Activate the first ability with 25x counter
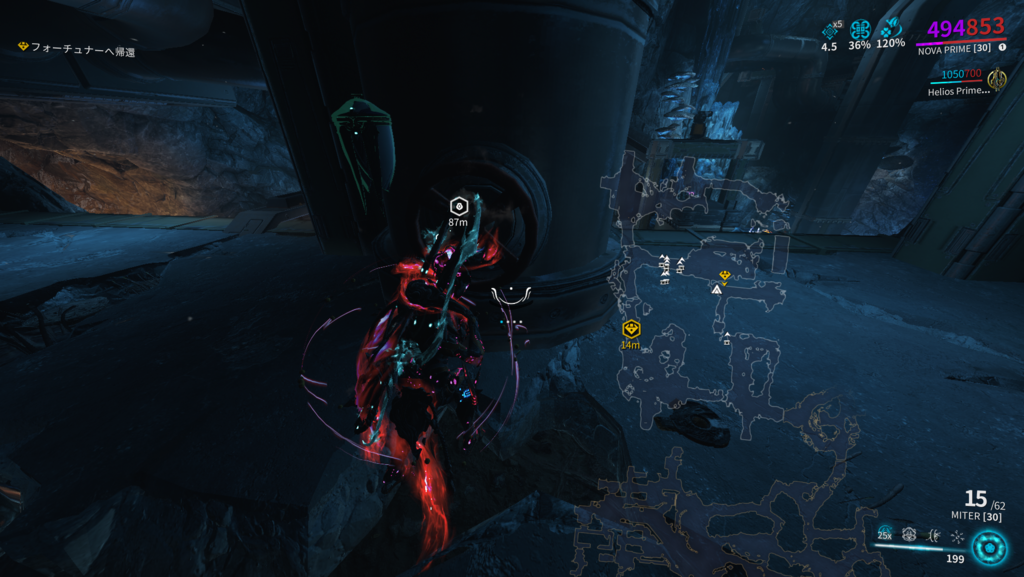The image size is (1024, 577). pos(885,534)
